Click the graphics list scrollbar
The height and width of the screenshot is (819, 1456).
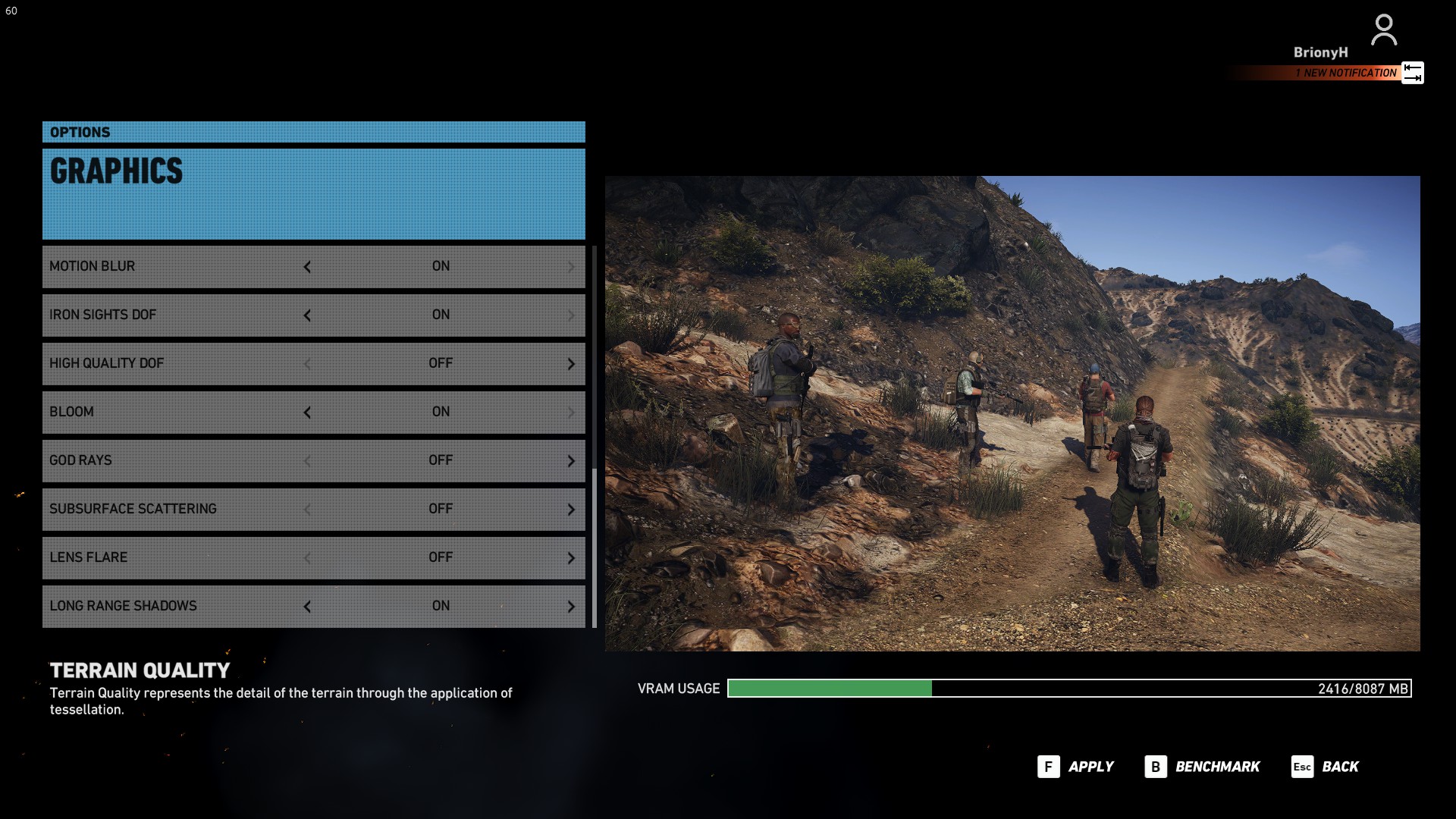coord(594,546)
